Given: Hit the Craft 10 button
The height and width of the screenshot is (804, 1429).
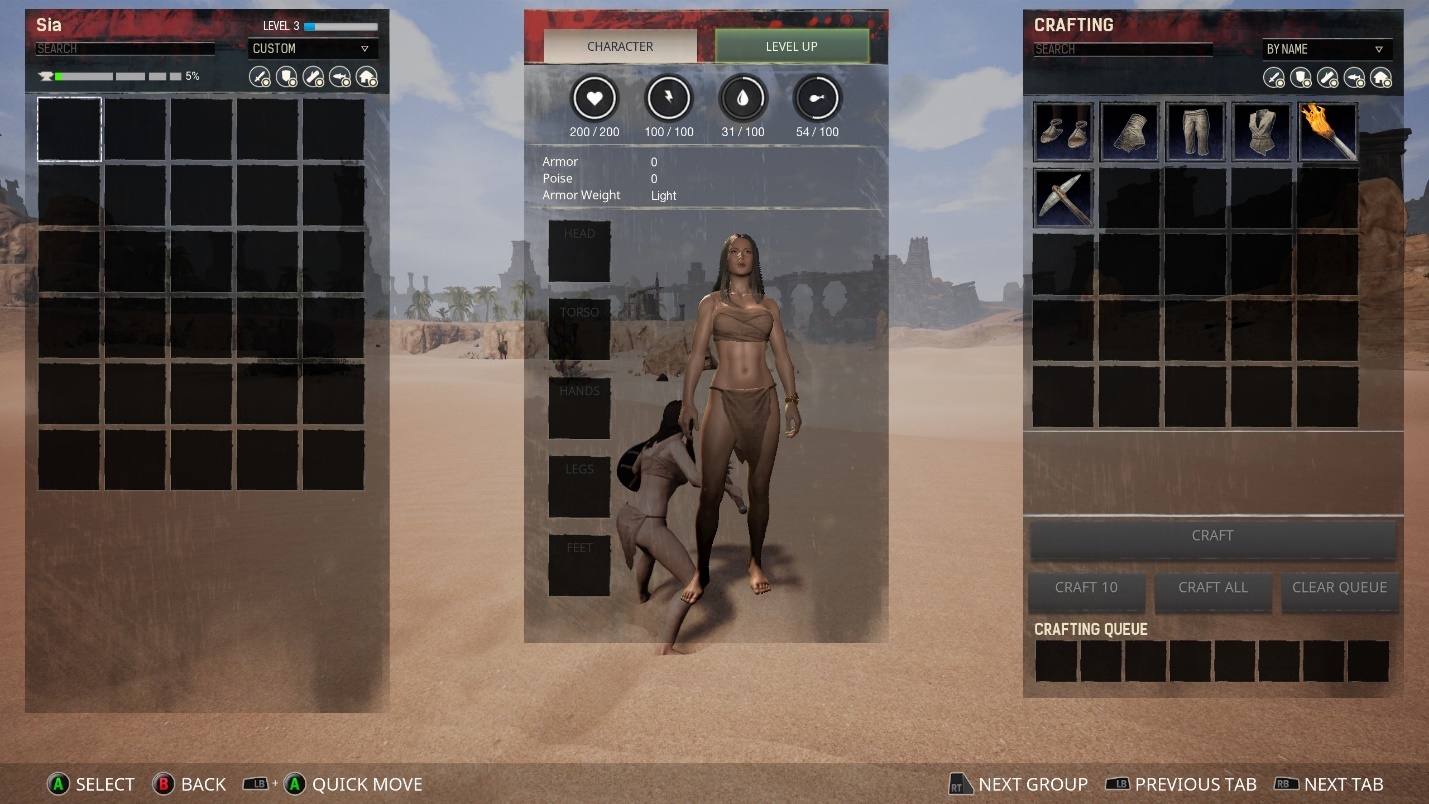Looking at the screenshot, I should tap(1086, 588).
